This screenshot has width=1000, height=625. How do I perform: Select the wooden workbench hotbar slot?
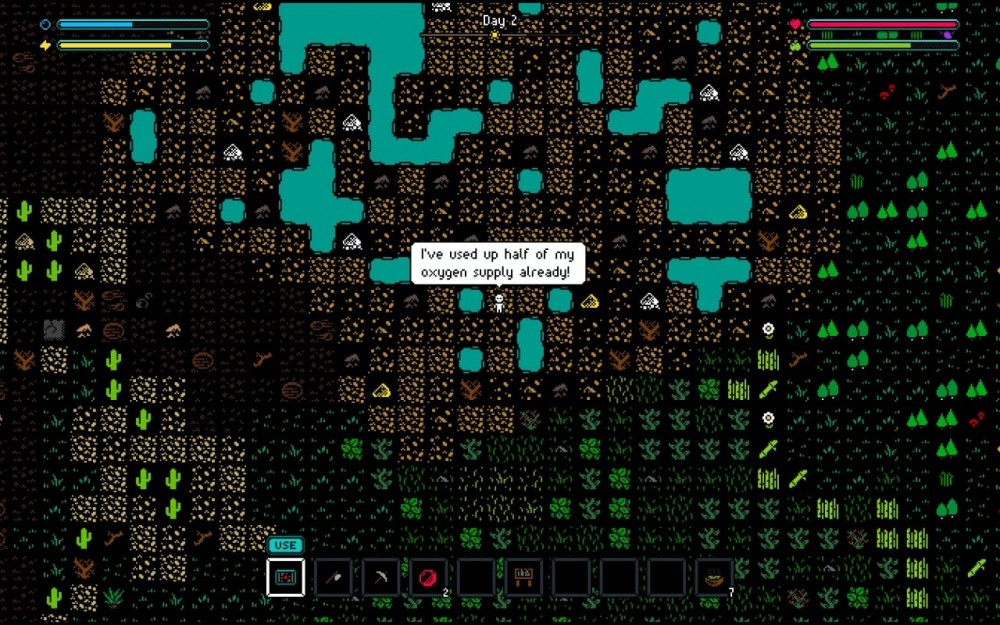(x=523, y=577)
